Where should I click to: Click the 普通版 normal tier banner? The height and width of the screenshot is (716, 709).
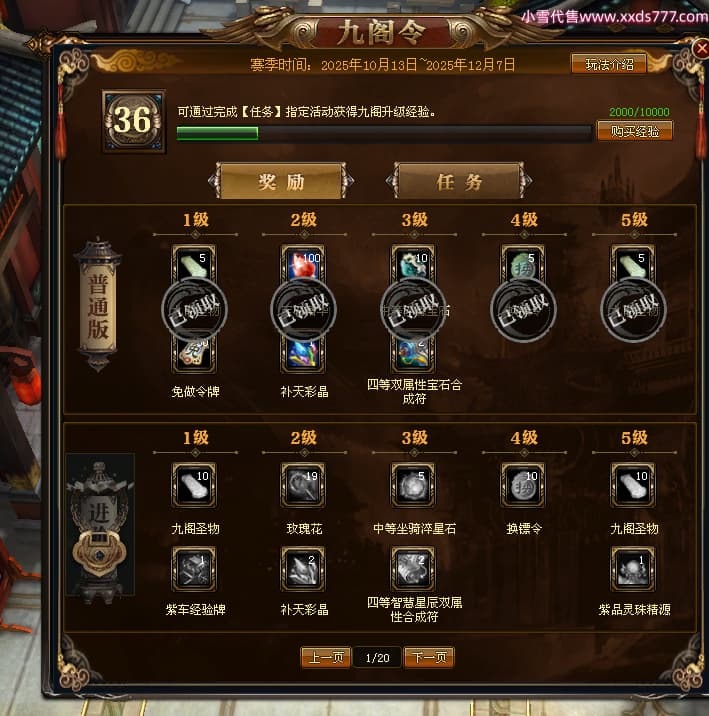(x=98, y=305)
